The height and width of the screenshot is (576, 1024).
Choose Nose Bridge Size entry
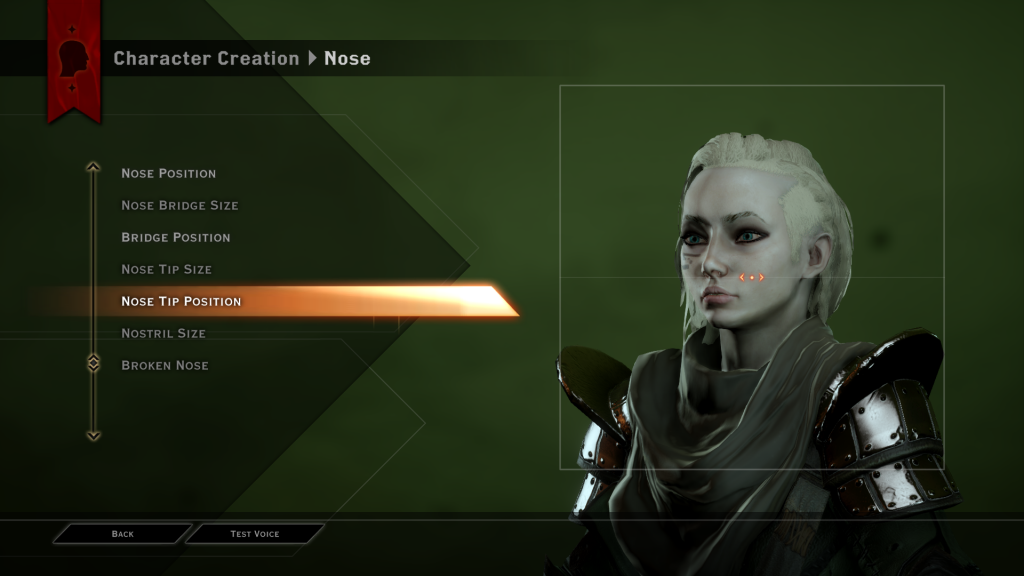[179, 205]
